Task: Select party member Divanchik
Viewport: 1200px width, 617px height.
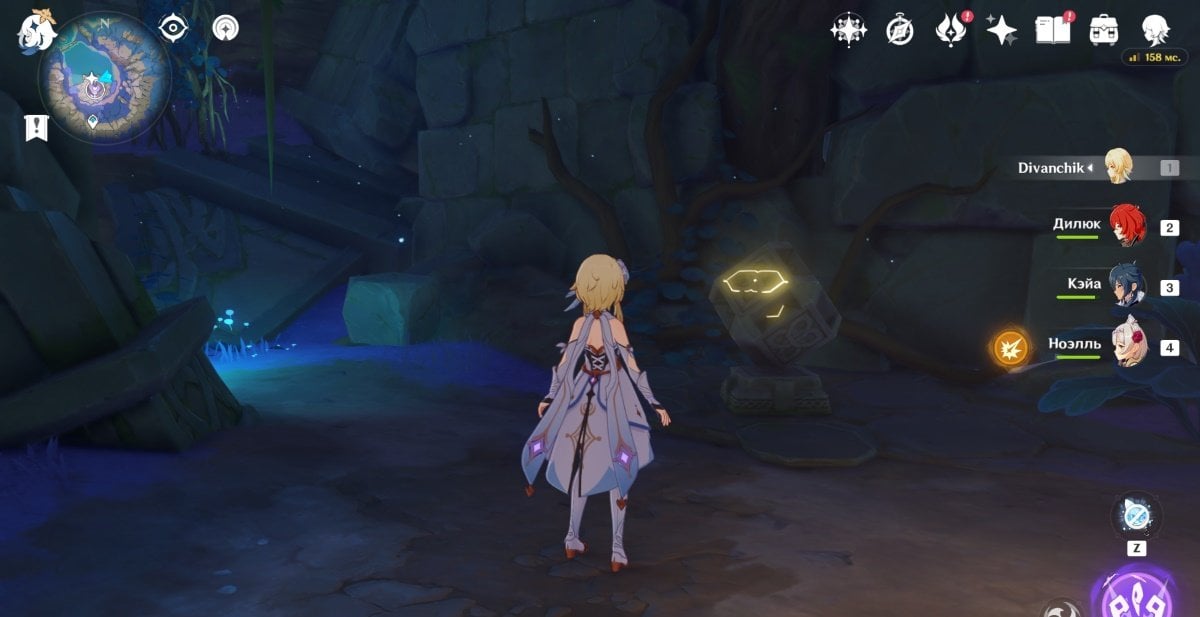Action: click(1117, 167)
